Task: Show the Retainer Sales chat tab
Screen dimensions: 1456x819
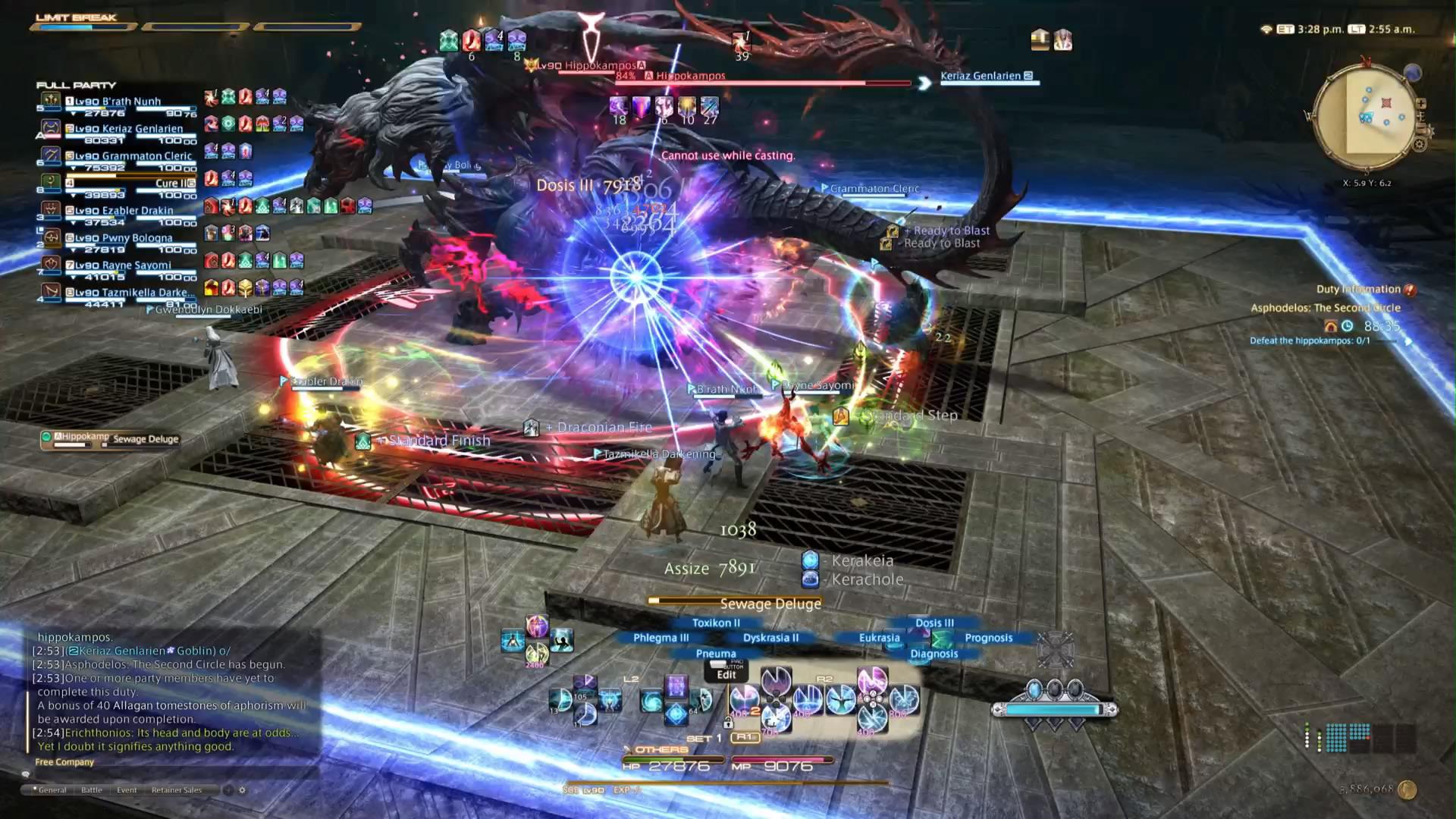Action: [x=177, y=790]
